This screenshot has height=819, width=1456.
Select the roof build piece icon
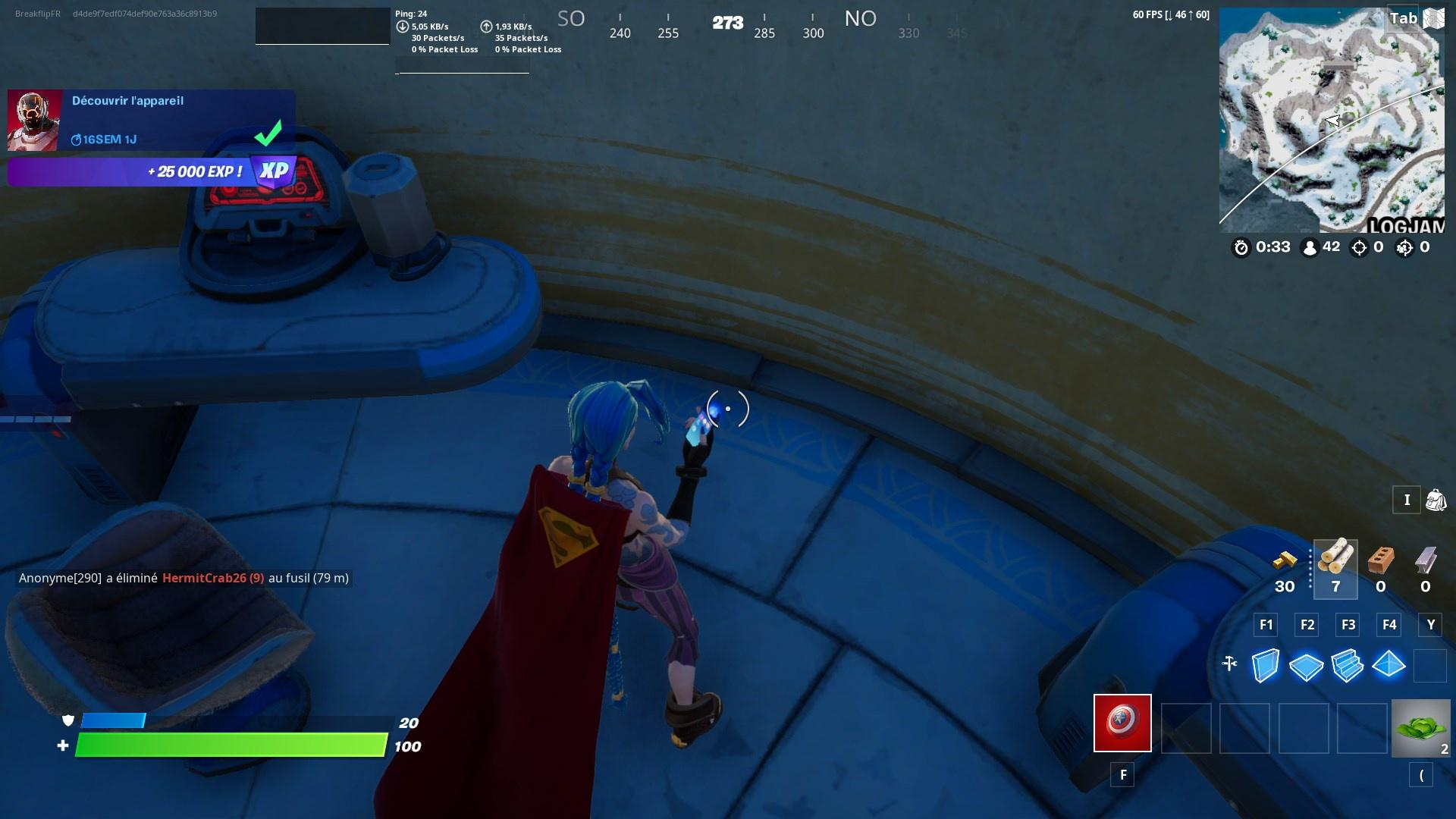[x=1389, y=666]
